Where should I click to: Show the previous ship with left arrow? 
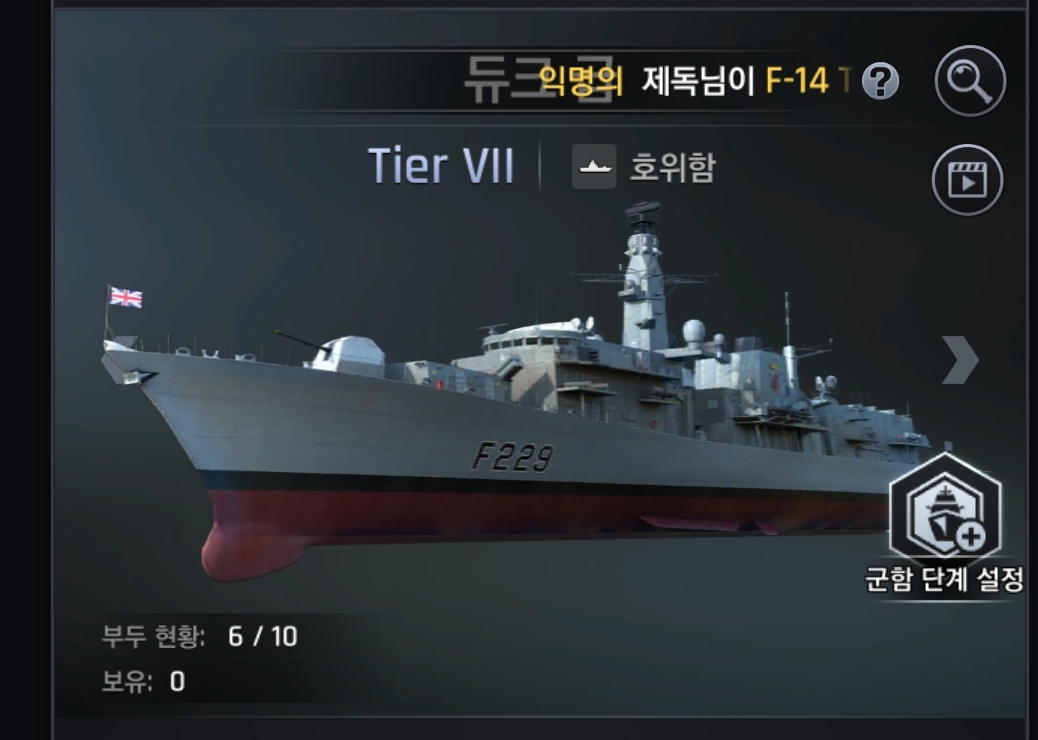click(120, 360)
